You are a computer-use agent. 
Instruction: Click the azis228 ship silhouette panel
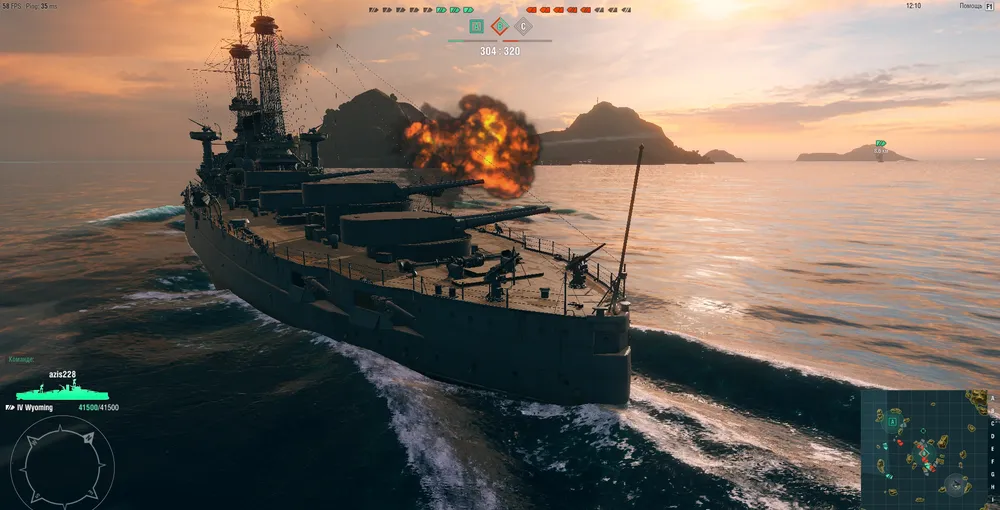point(62,392)
